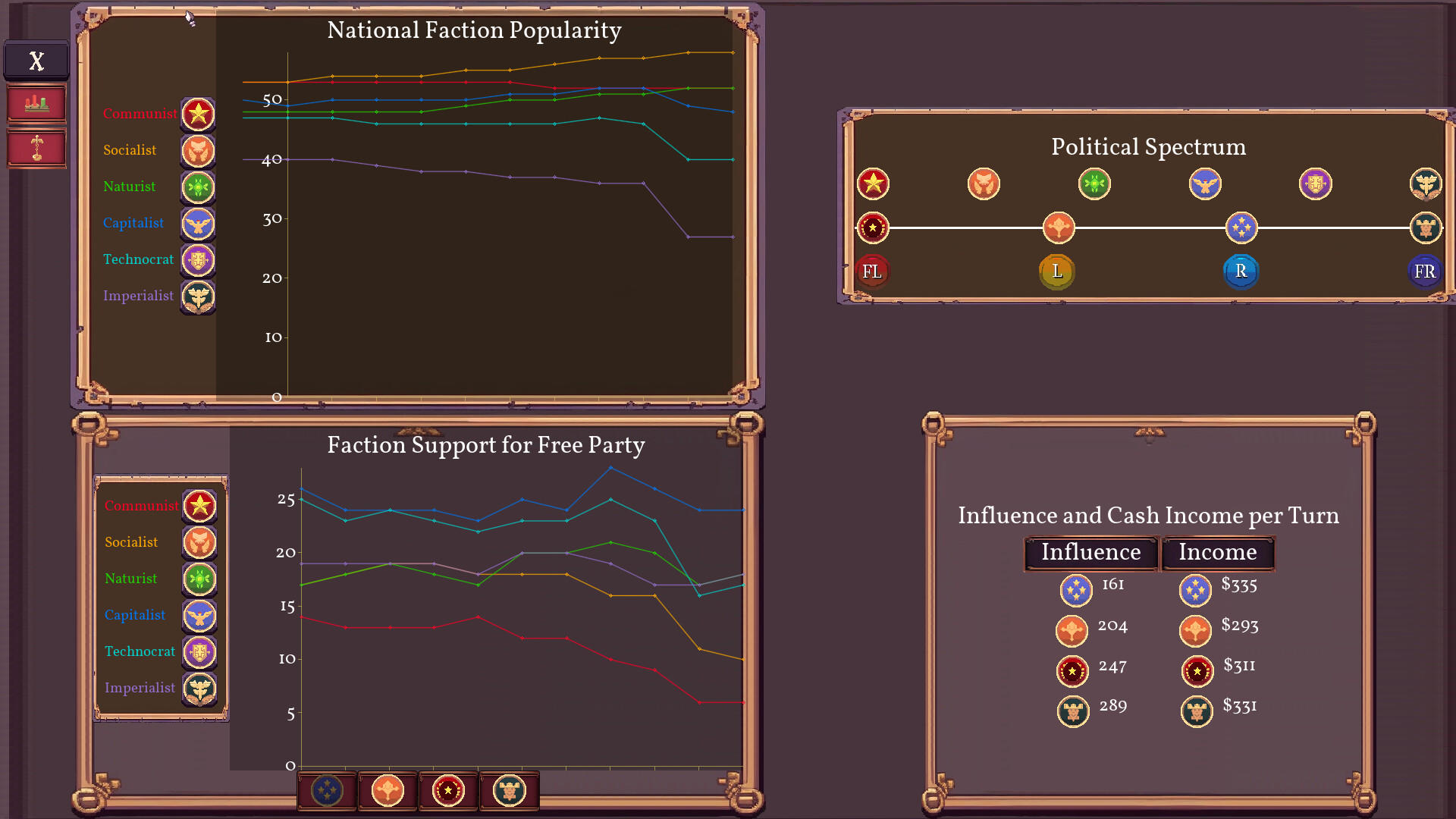Select the Naturist icon in popularity legend
Viewport: 1456px width, 819px height.
coord(198,187)
